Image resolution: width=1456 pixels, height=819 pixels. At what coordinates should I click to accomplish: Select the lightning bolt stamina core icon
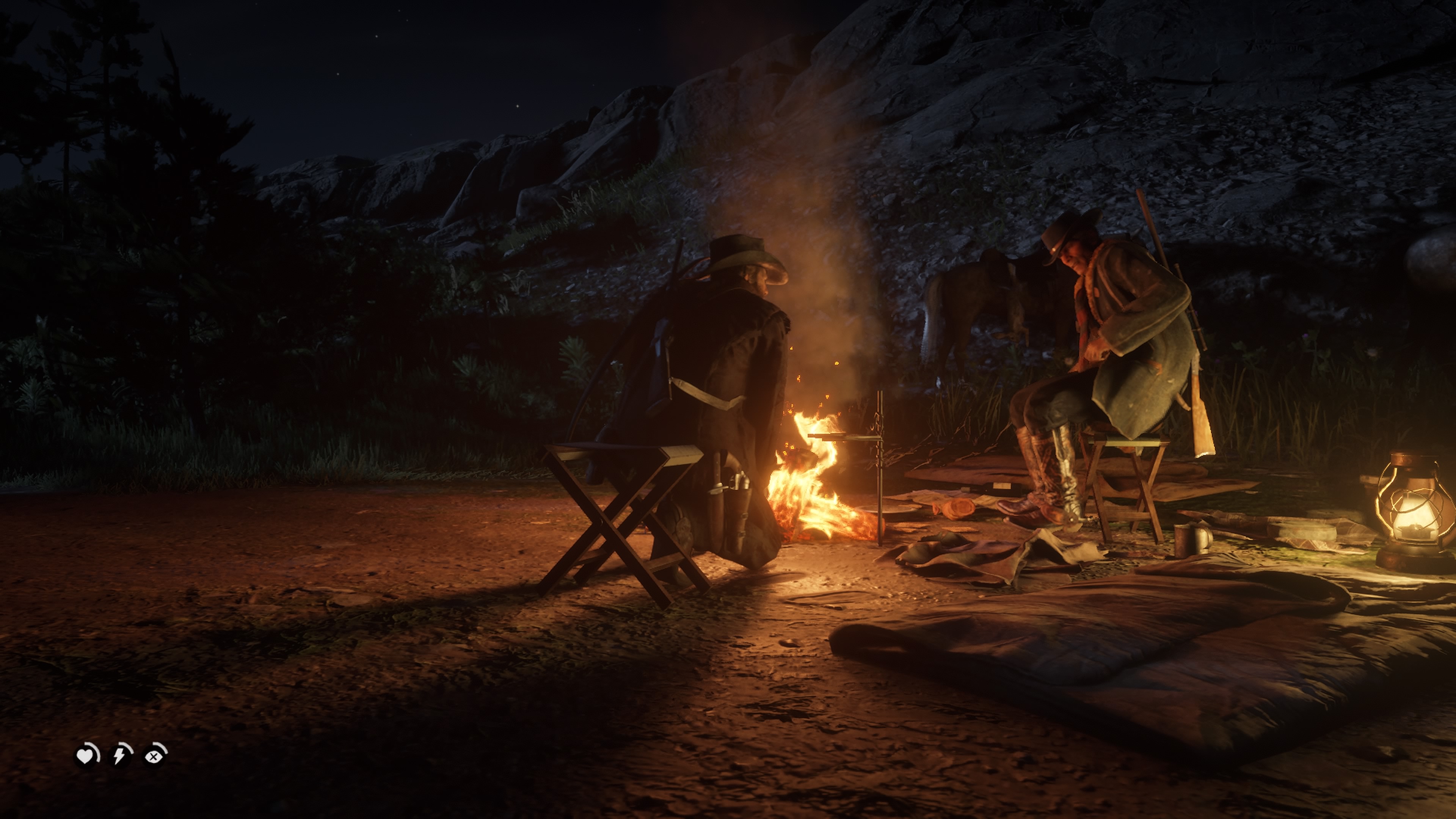coord(120,756)
